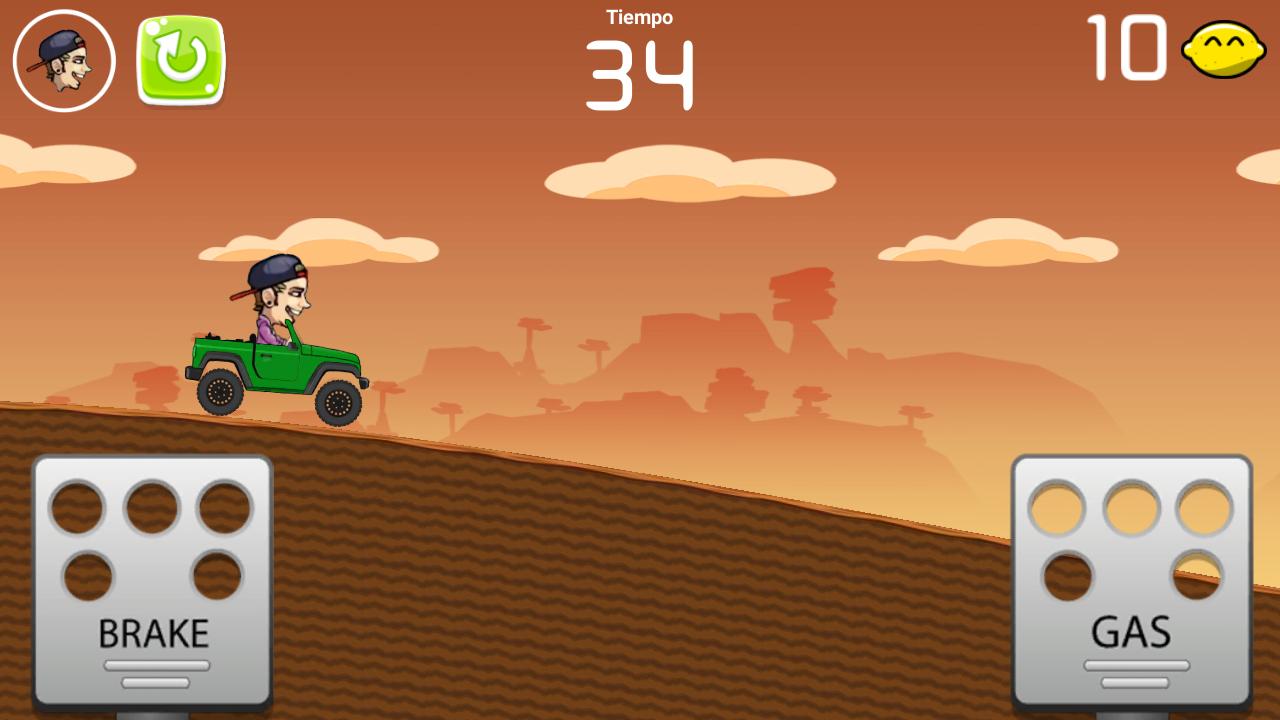Screen dimensions: 1280x720
Task: Select the character face inside the circle badge
Action: pyautogui.click(x=63, y=58)
